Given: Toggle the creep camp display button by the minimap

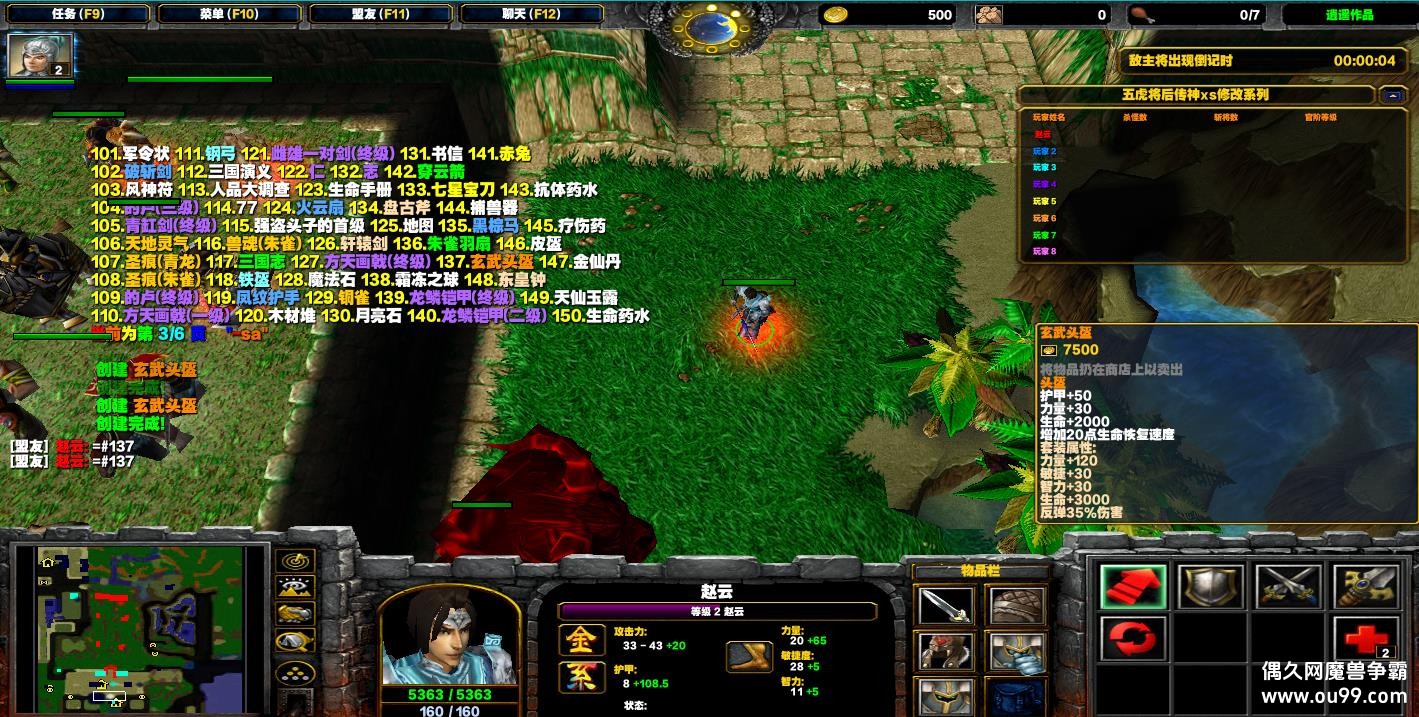Looking at the screenshot, I should coord(297,640).
